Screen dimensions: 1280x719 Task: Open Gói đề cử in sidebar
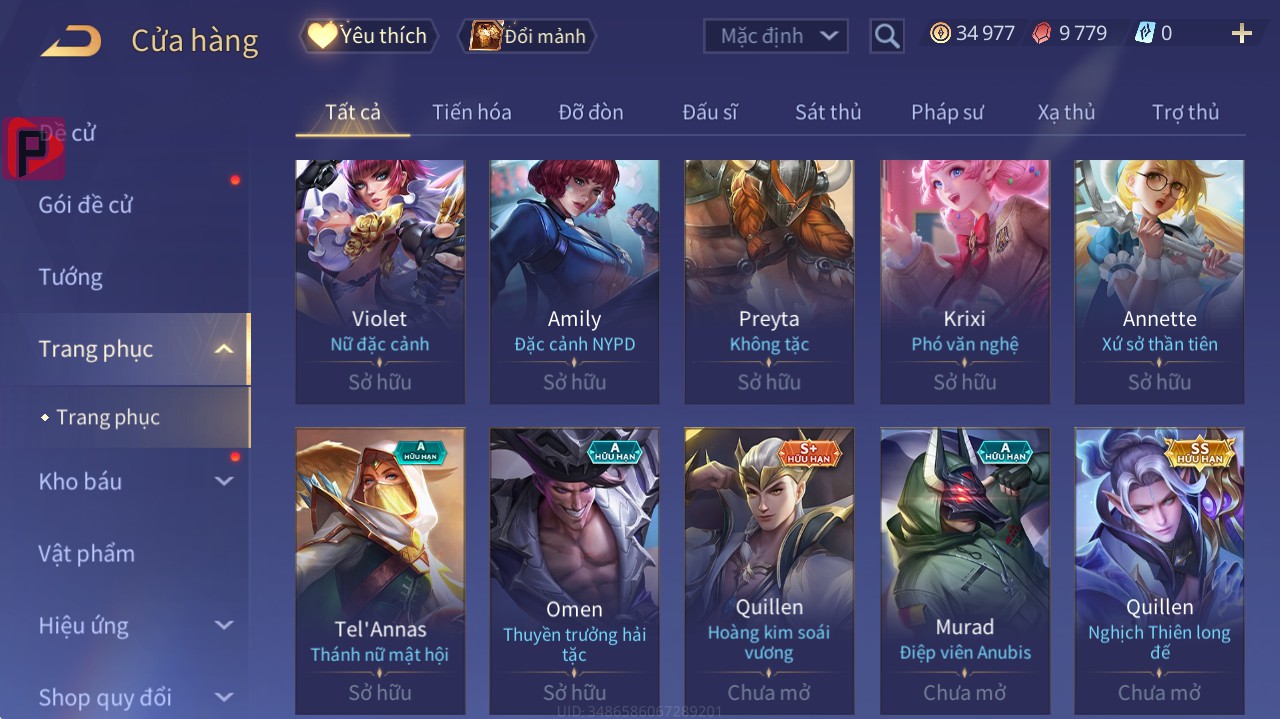pos(86,205)
